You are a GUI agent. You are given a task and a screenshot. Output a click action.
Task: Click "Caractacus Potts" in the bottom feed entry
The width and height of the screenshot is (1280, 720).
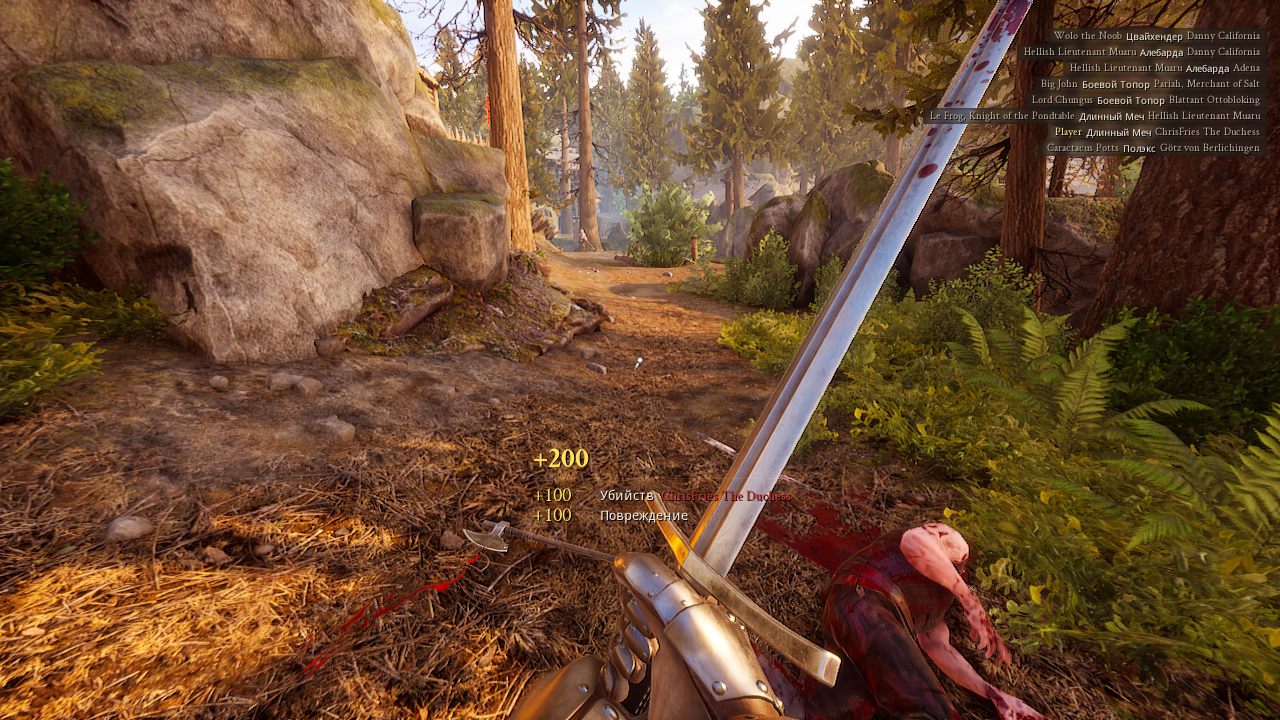point(1082,148)
